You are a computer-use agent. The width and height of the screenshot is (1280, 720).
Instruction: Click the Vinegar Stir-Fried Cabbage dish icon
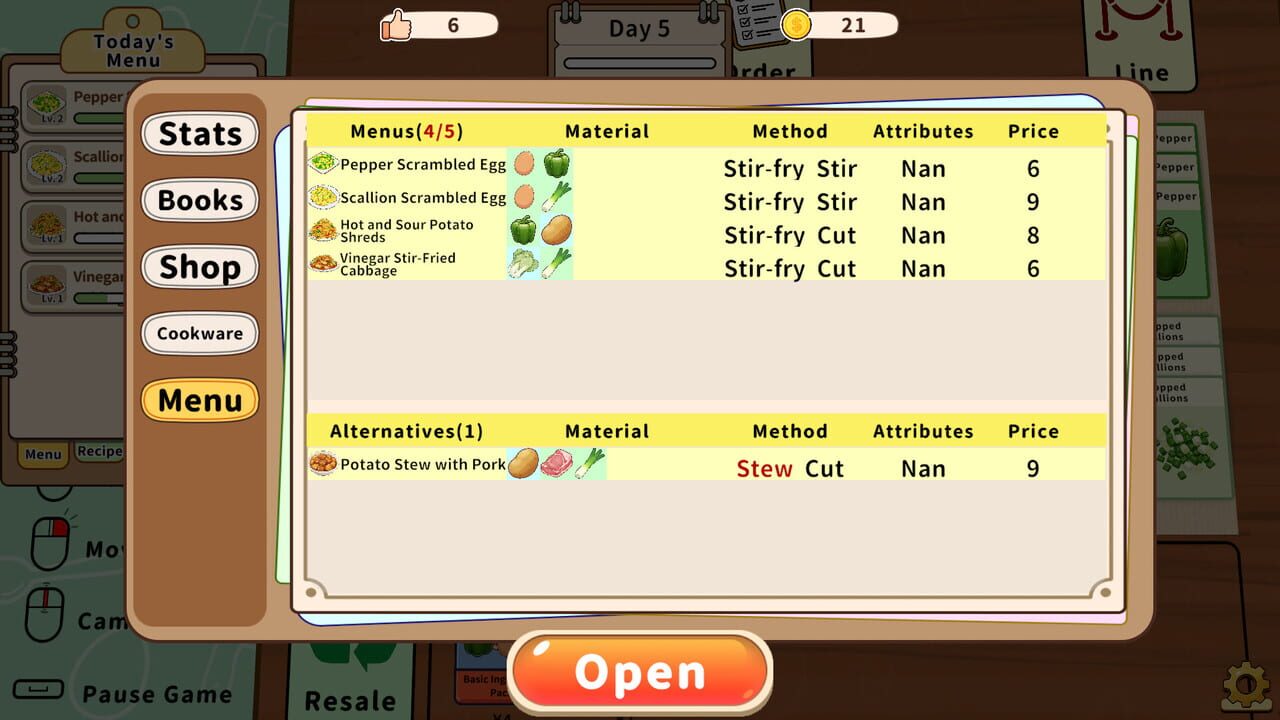click(x=322, y=265)
